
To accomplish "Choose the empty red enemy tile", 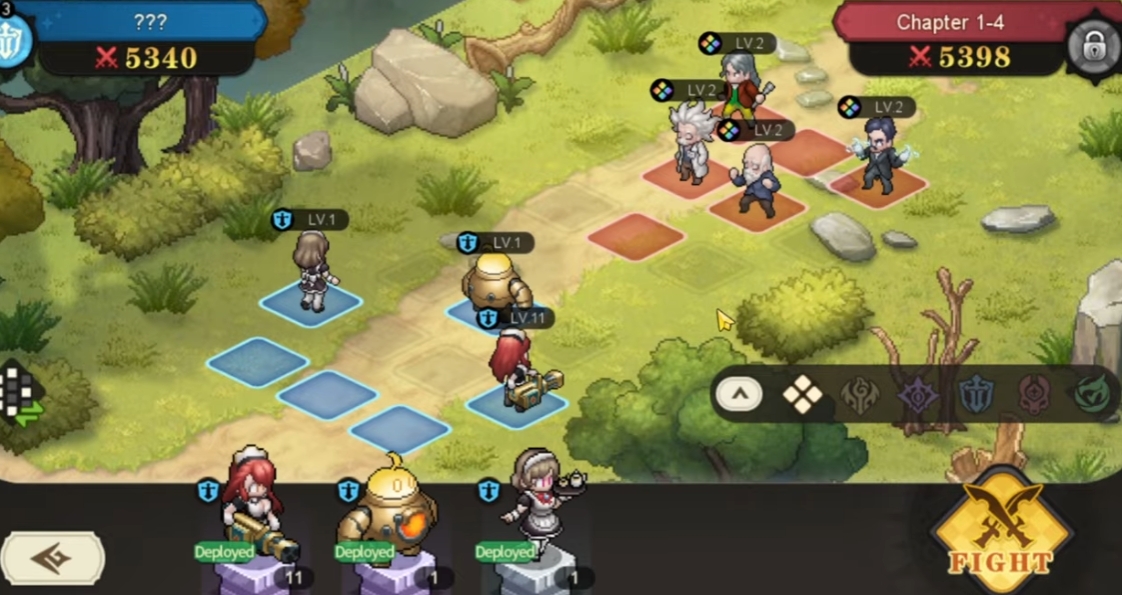I will tap(636, 236).
